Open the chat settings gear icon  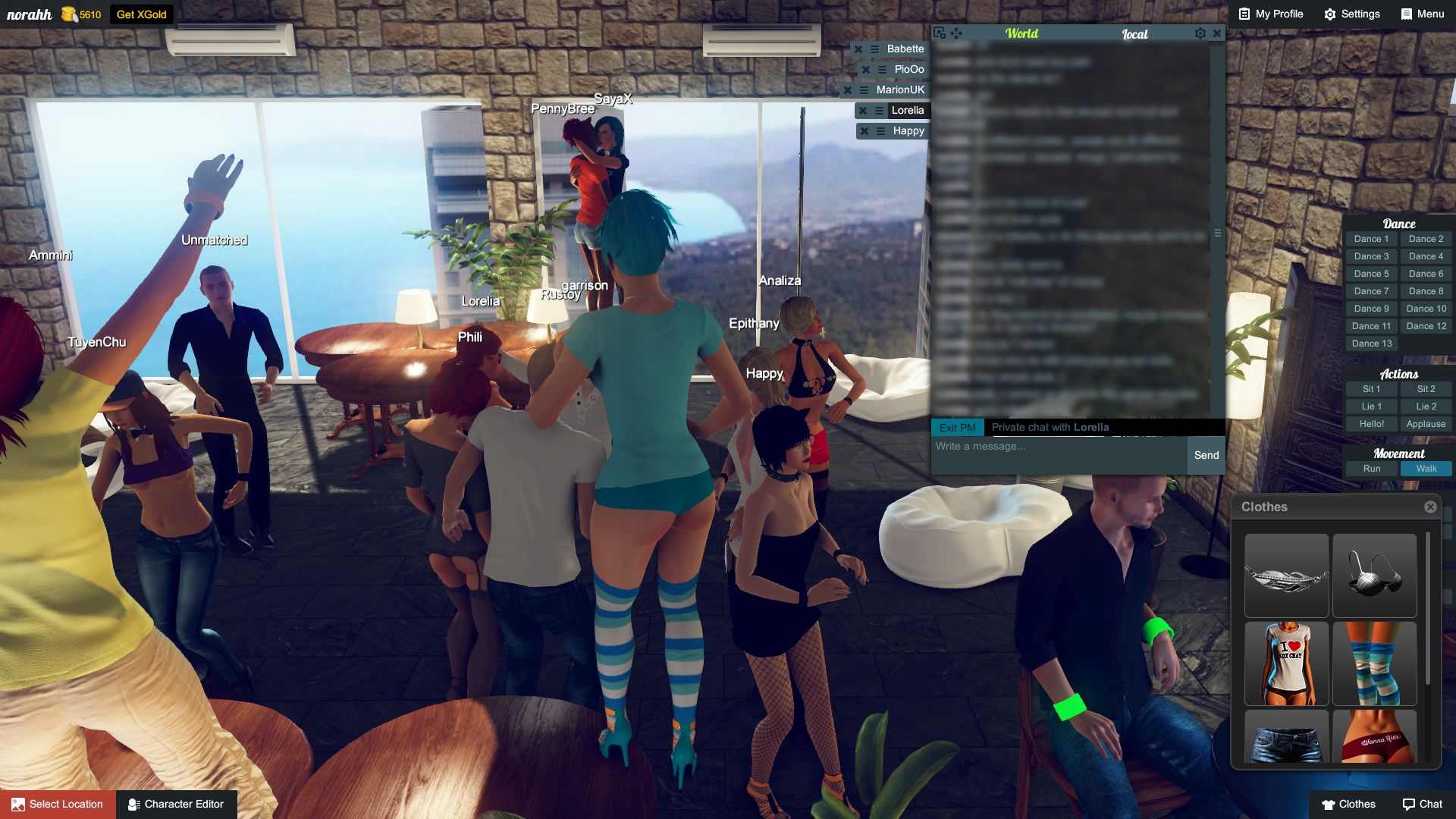click(x=1200, y=33)
